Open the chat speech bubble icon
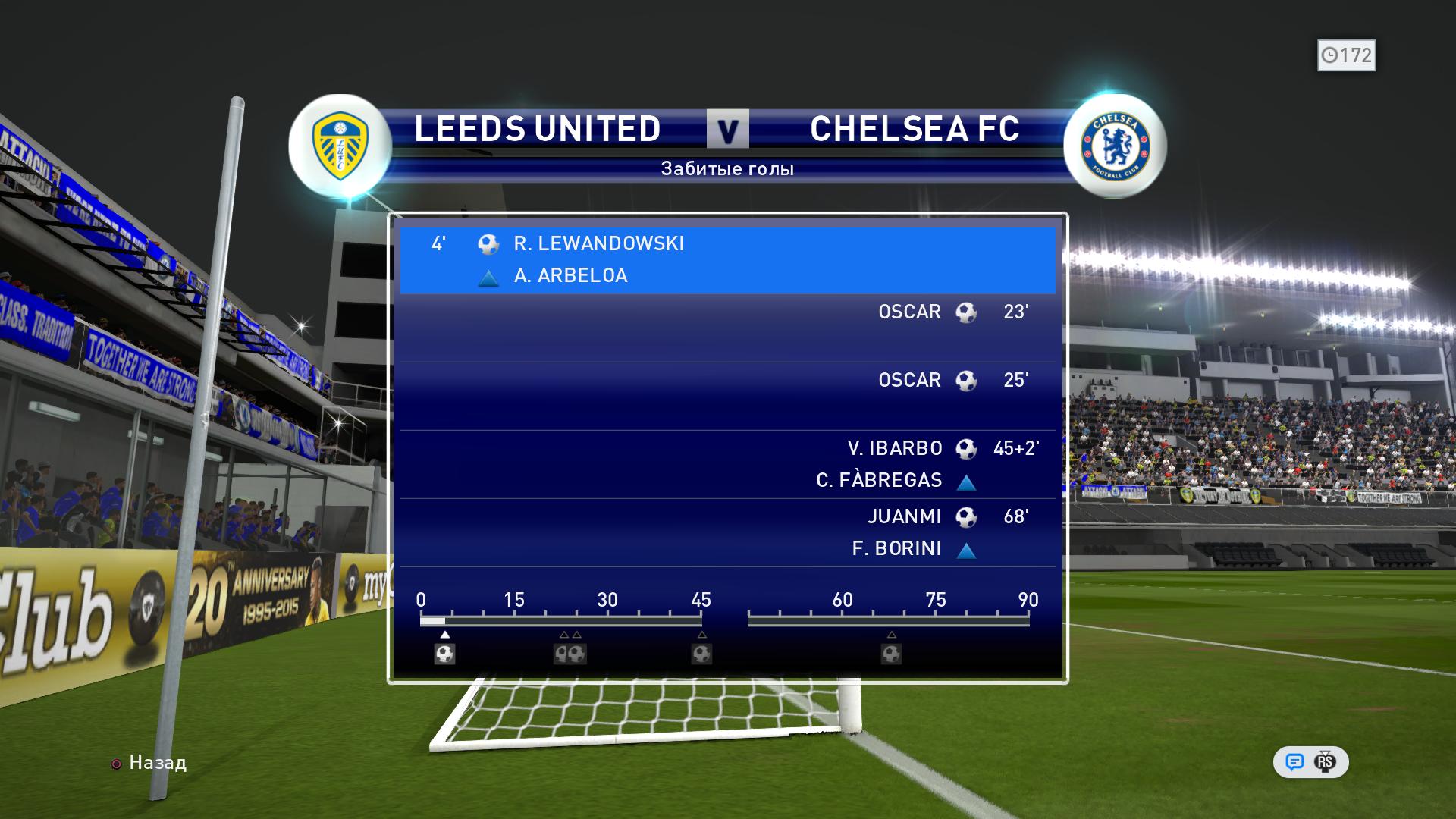The height and width of the screenshot is (819, 1456). click(x=1294, y=762)
